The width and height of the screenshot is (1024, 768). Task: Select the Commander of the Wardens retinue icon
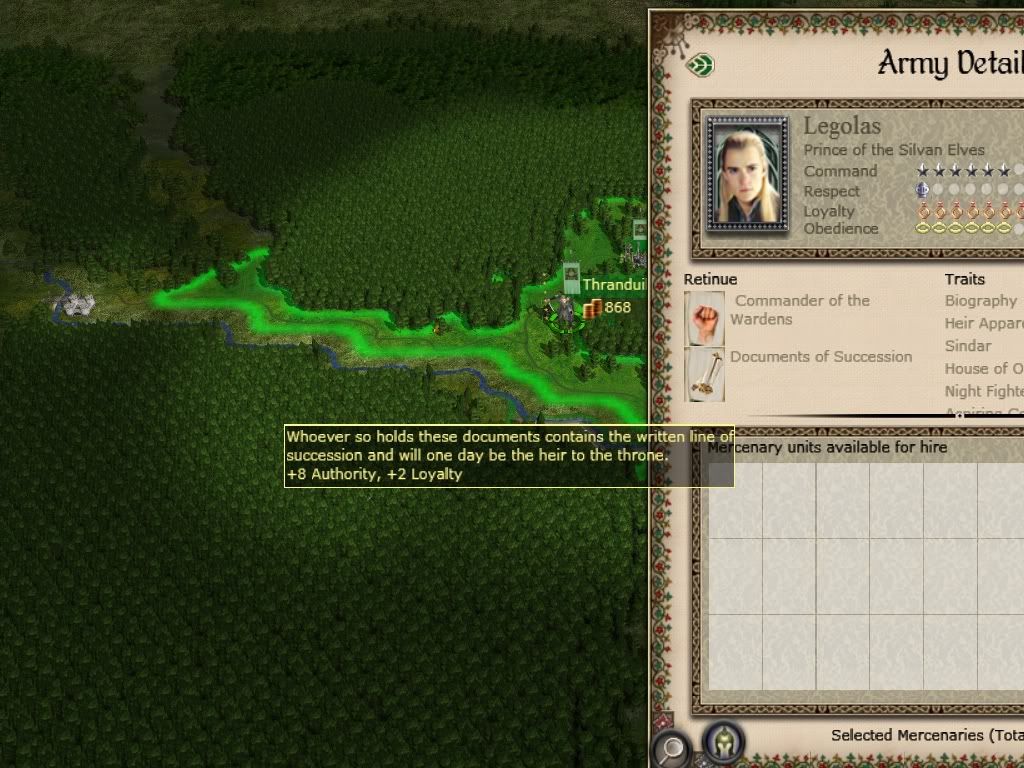pyautogui.click(x=705, y=318)
